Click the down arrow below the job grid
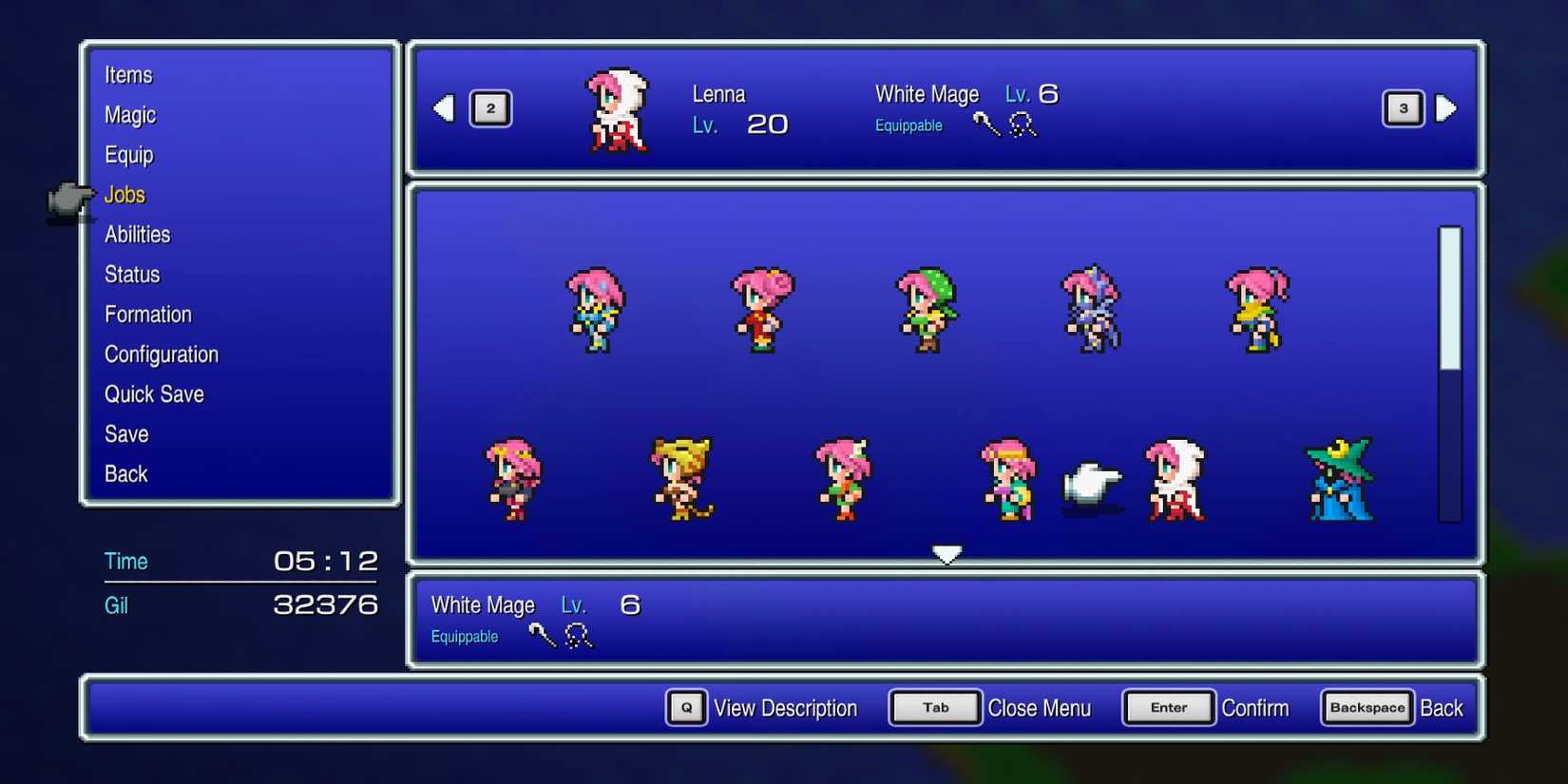Viewport: 1568px width, 784px height. pyautogui.click(x=947, y=553)
